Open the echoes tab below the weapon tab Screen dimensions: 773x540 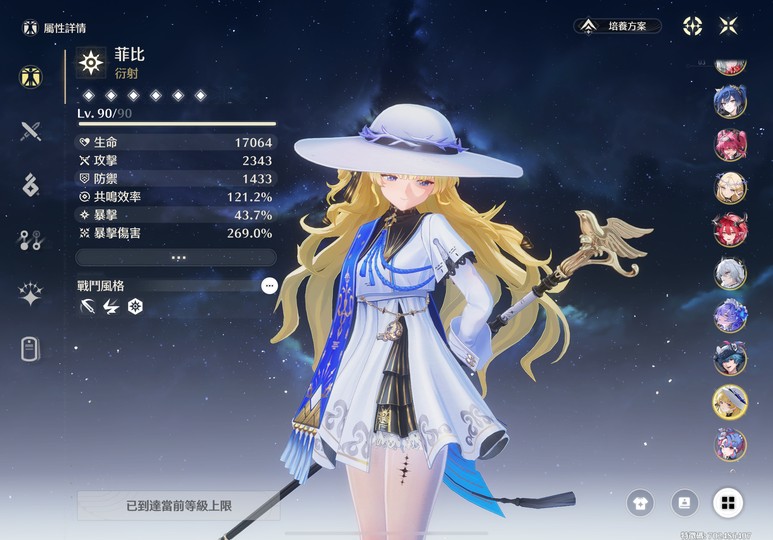(x=31, y=184)
